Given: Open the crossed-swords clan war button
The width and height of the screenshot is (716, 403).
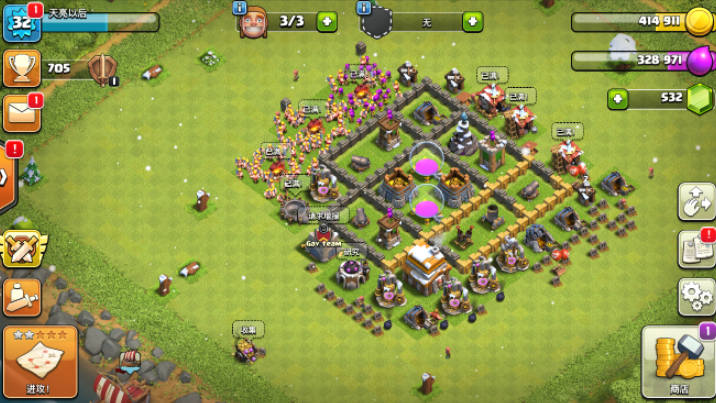Looking at the screenshot, I should pos(20,249).
